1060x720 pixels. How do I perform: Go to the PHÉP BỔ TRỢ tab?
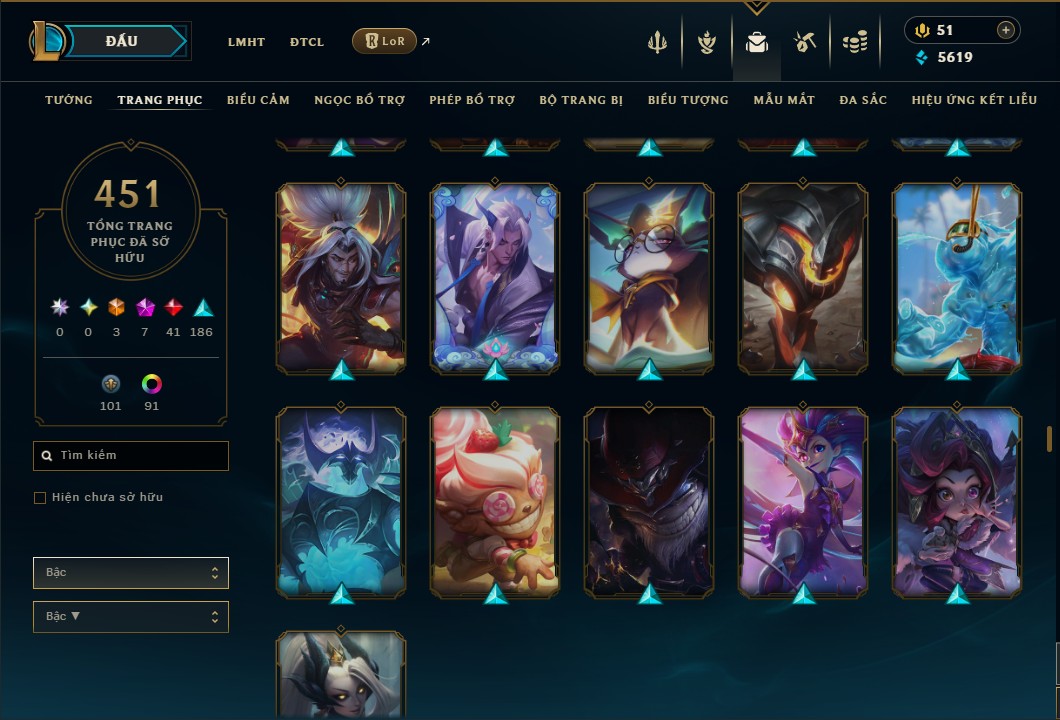point(472,100)
